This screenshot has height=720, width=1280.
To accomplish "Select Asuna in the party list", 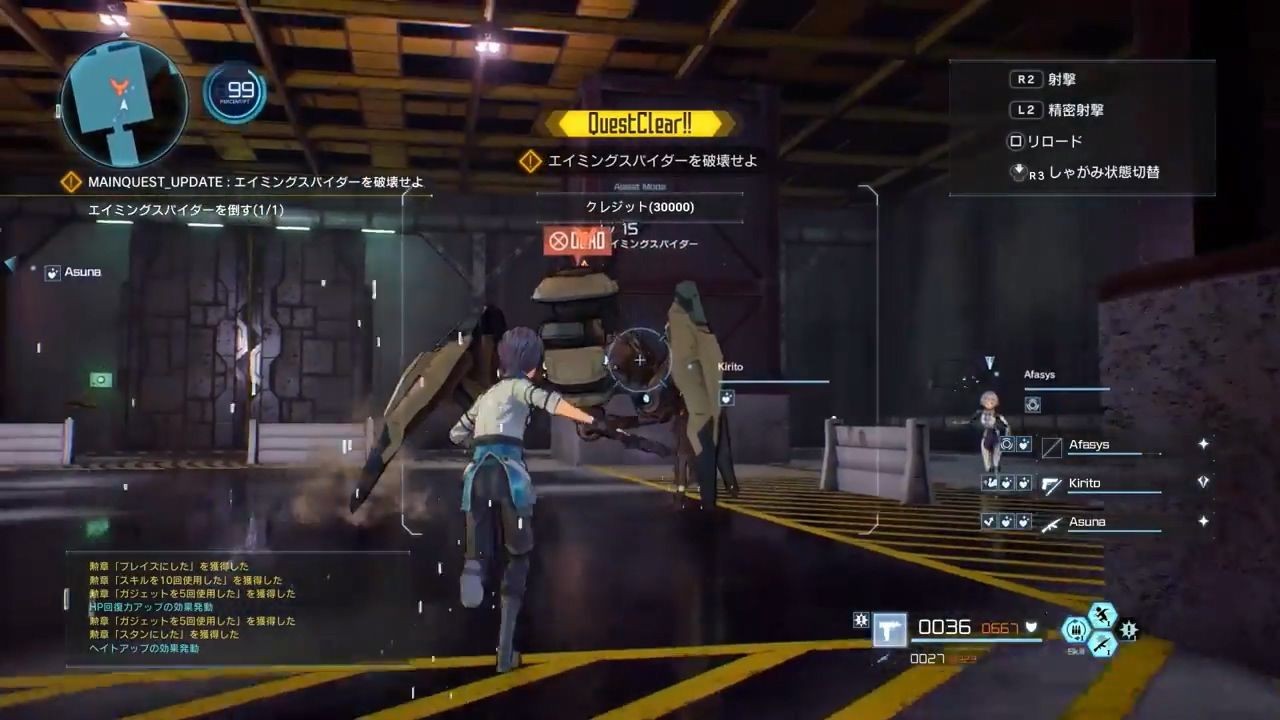I will click(1086, 522).
